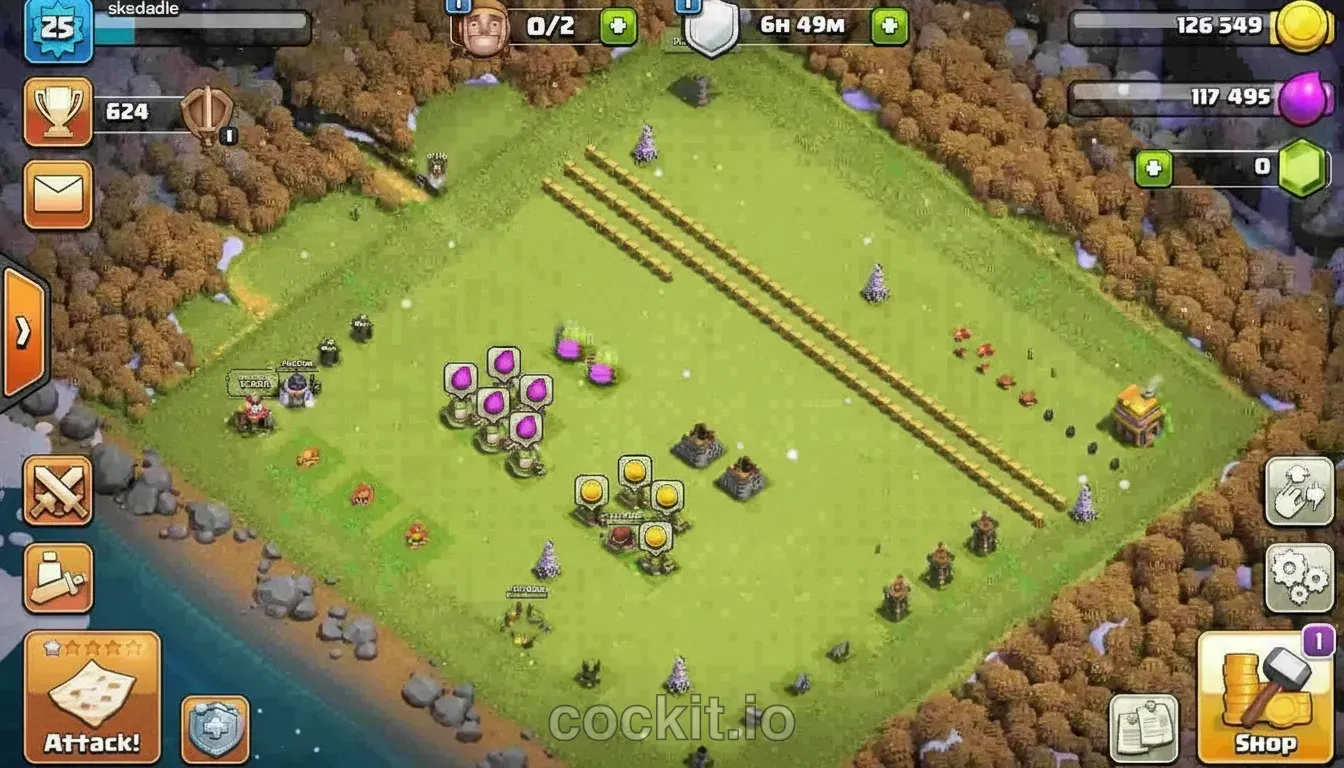This screenshot has height=768, width=1344.
Task: Click the elixir droplet icon
Action: click(1303, 95)
